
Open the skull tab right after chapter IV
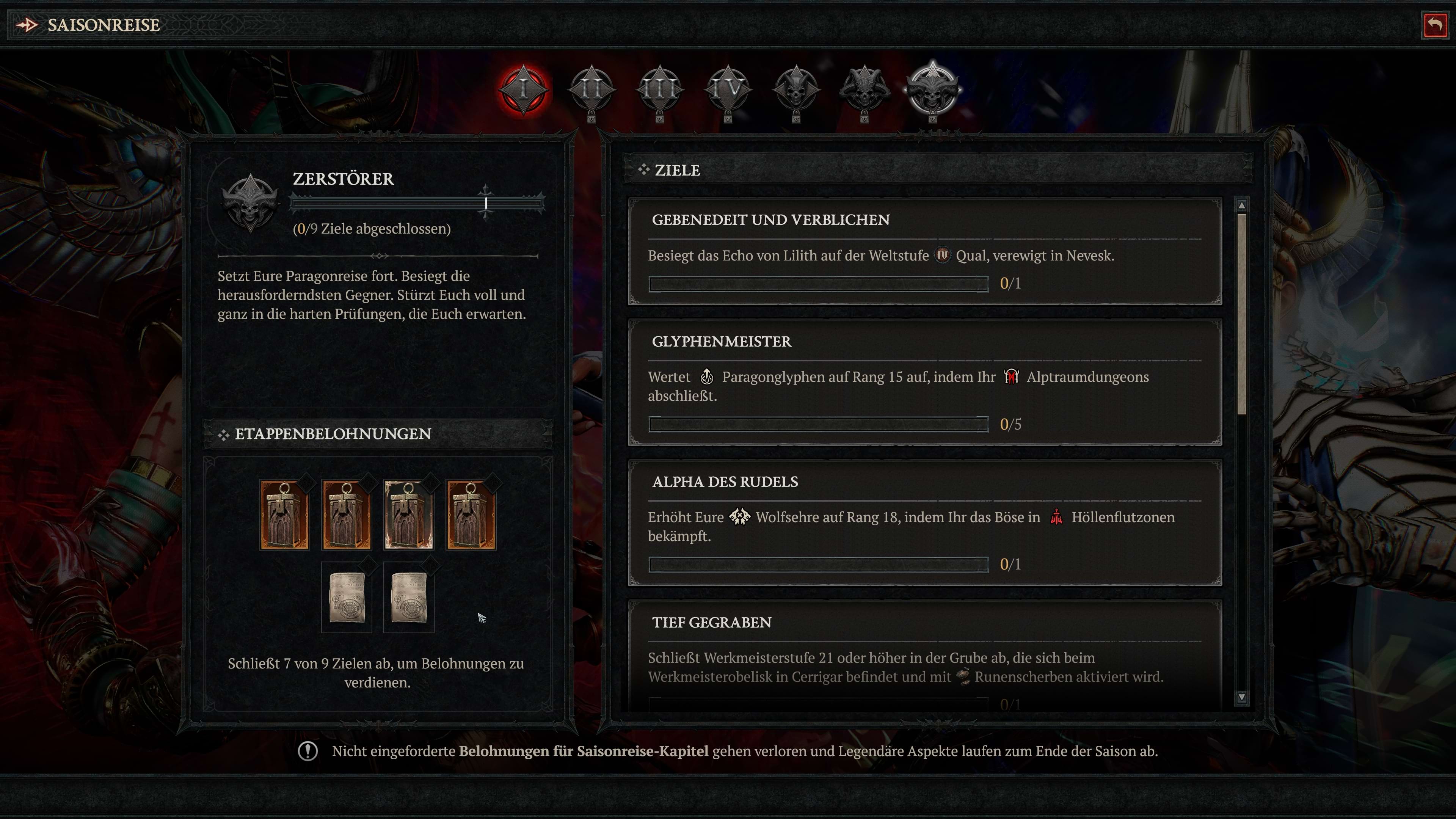(796, 89)
